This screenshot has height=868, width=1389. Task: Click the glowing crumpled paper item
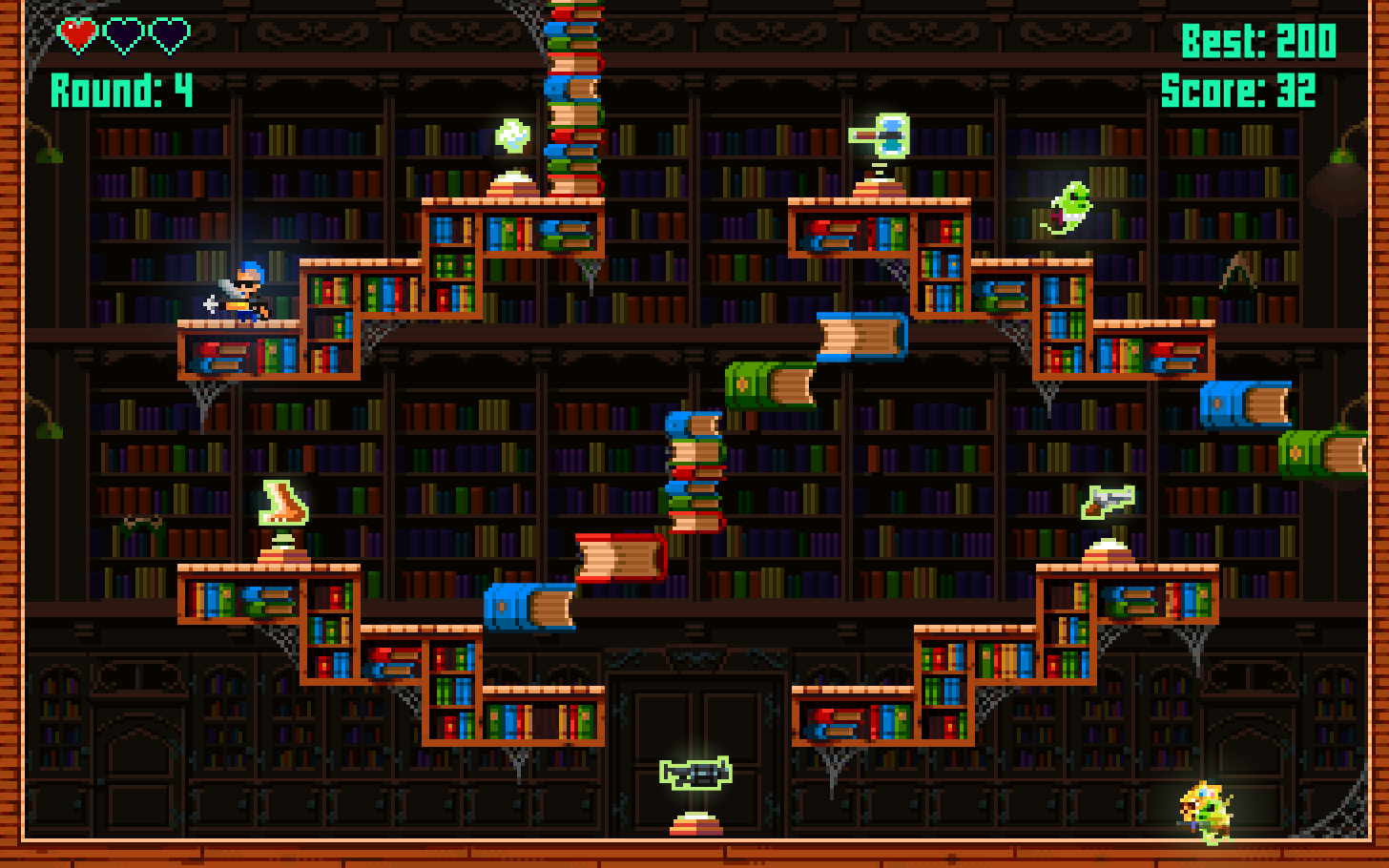510,135
